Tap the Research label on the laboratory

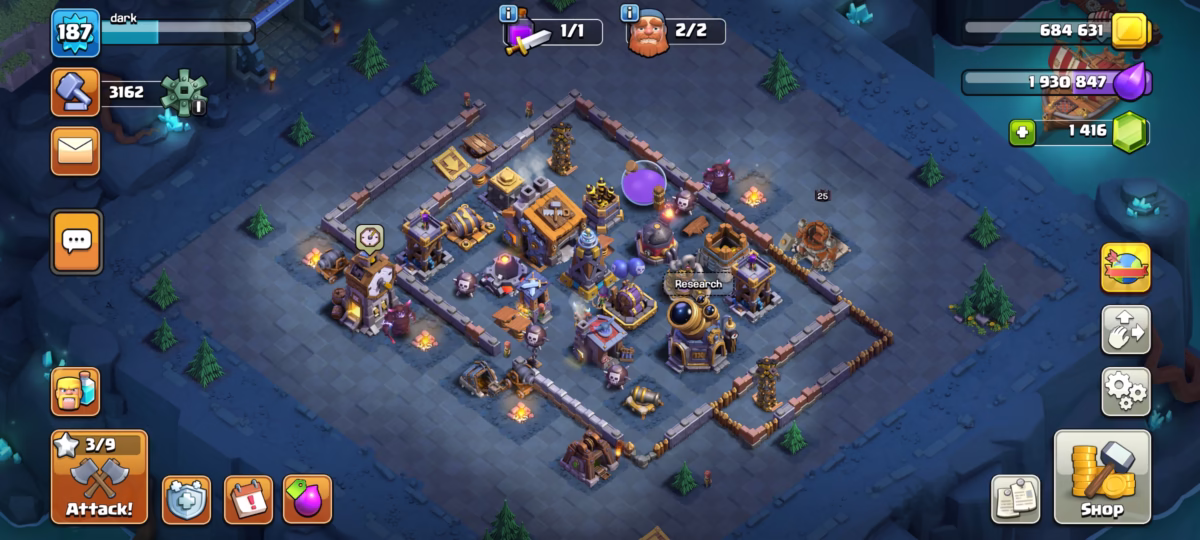[698, 284]
